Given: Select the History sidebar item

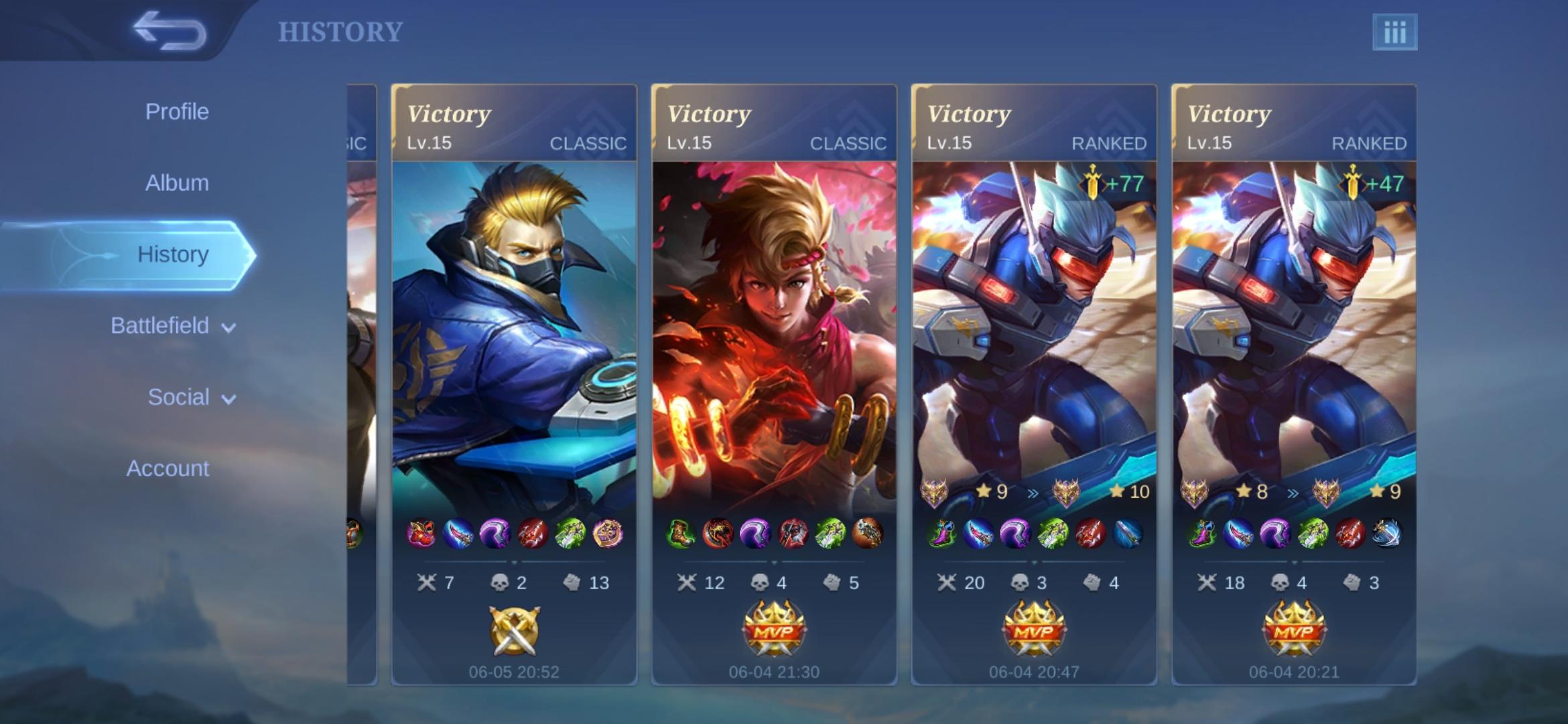Looking at the screenshot, I should tap(173, 255).
